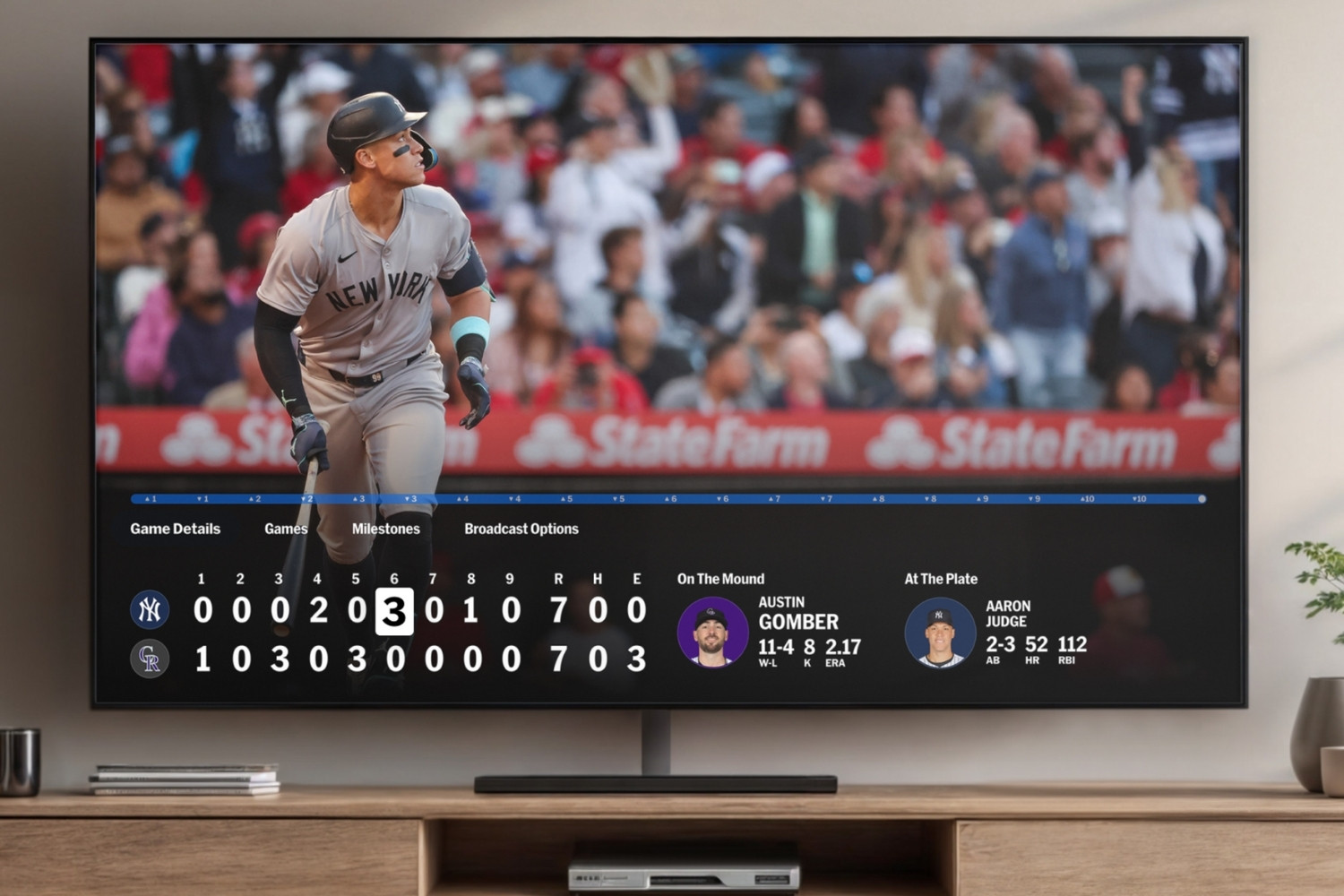Jump to top of the 9th inning marker
The width and height of the screenshot is (1344, 896).
pyautogui.click(x=983, y=498)
